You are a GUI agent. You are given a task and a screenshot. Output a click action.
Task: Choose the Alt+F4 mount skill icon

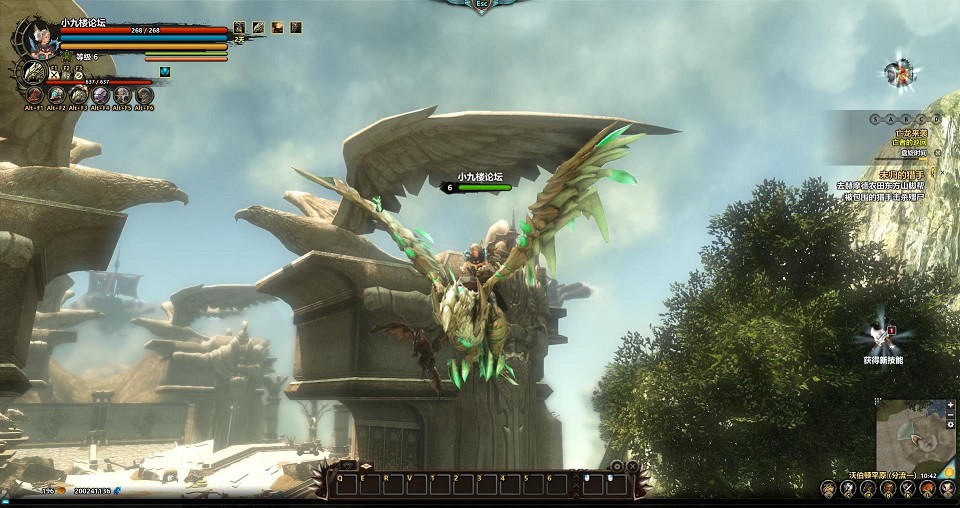pos(100,96)
